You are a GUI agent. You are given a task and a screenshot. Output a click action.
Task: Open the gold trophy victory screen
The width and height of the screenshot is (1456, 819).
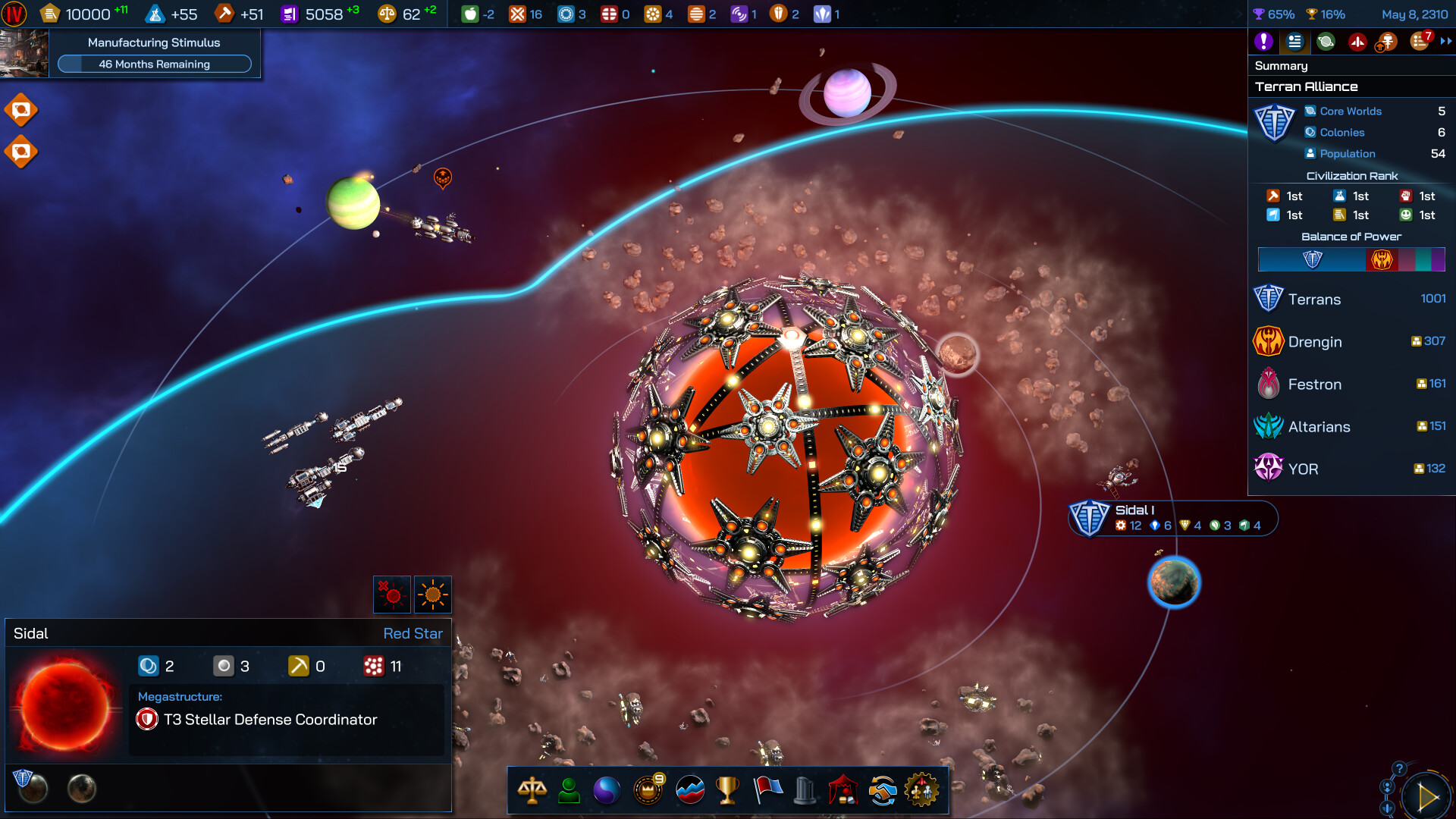click(727, 790)
